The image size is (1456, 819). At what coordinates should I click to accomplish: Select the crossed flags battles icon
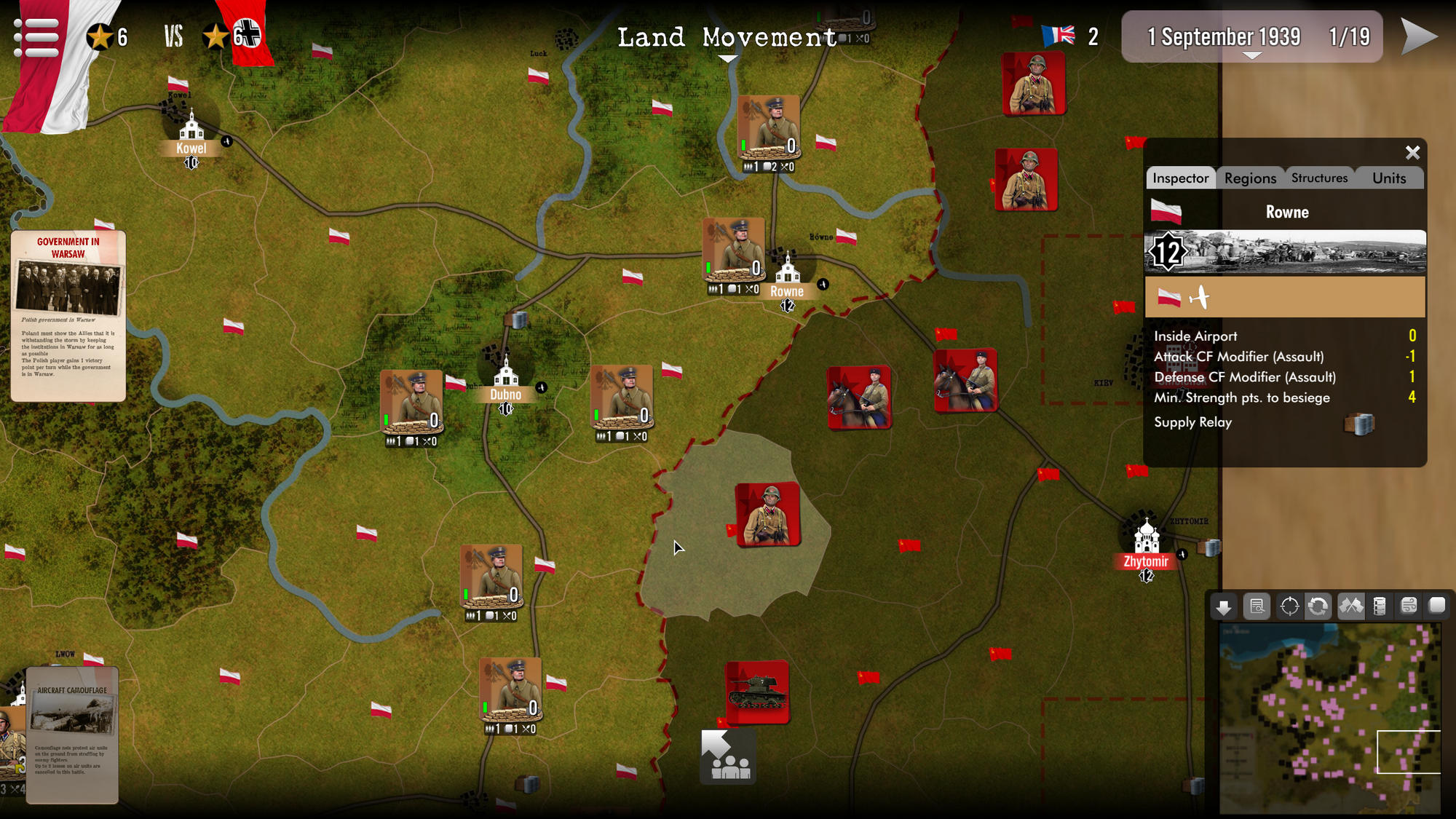1351,606
